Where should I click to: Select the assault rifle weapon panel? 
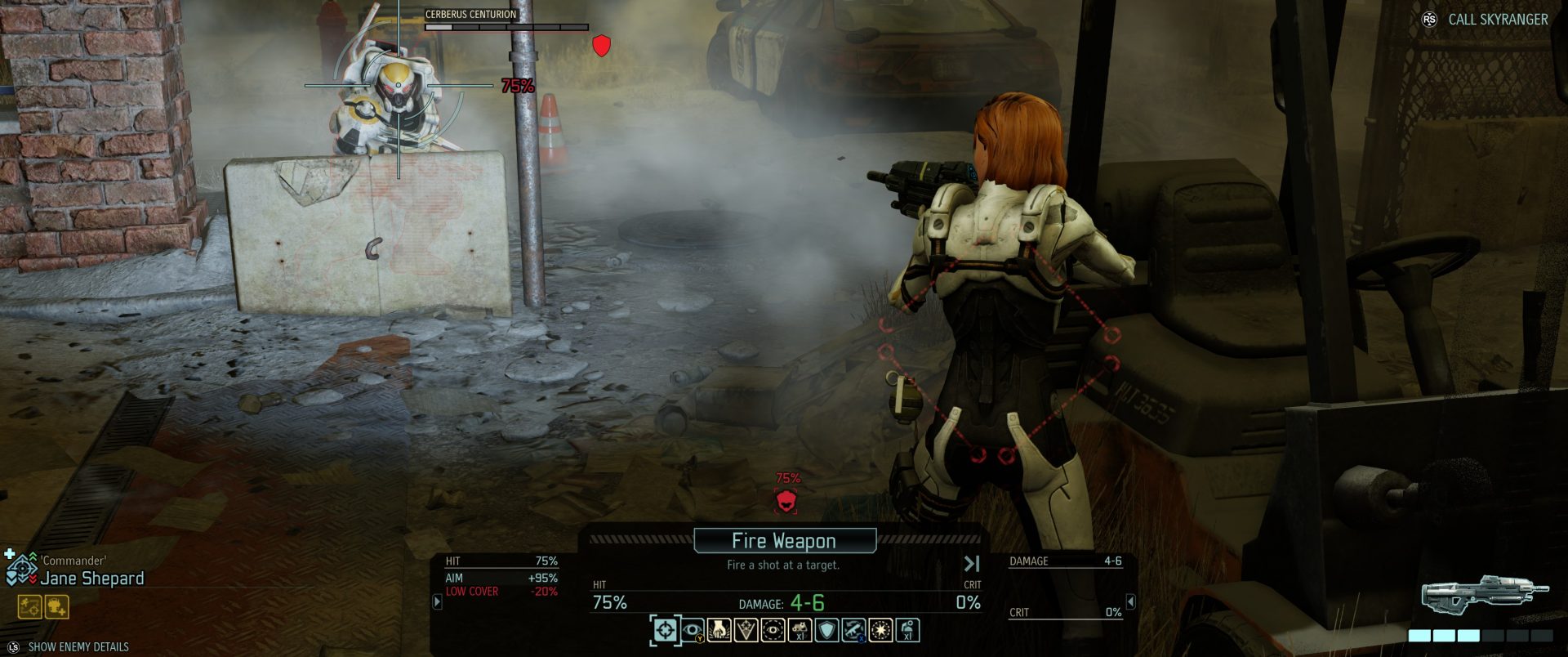pos(1485,594)
